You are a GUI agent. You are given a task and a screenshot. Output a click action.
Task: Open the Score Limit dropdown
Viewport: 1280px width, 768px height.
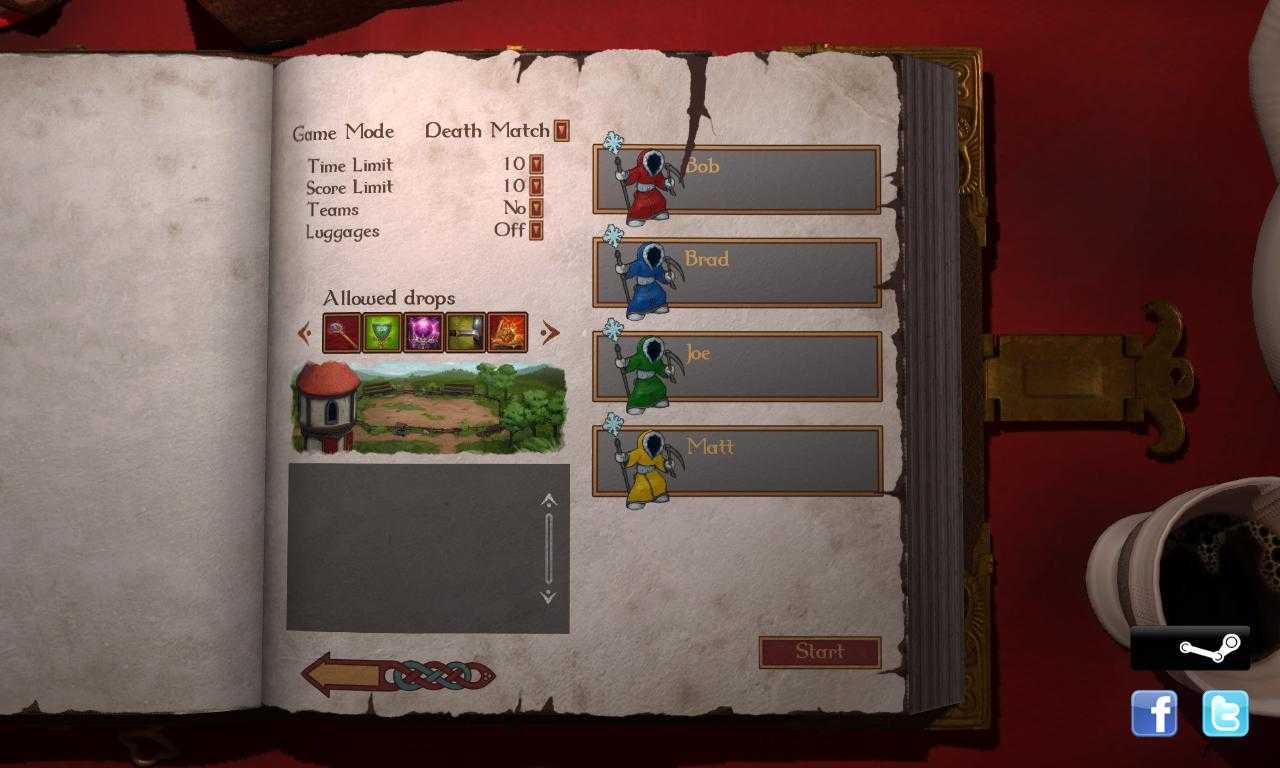[x=536, y=187]
